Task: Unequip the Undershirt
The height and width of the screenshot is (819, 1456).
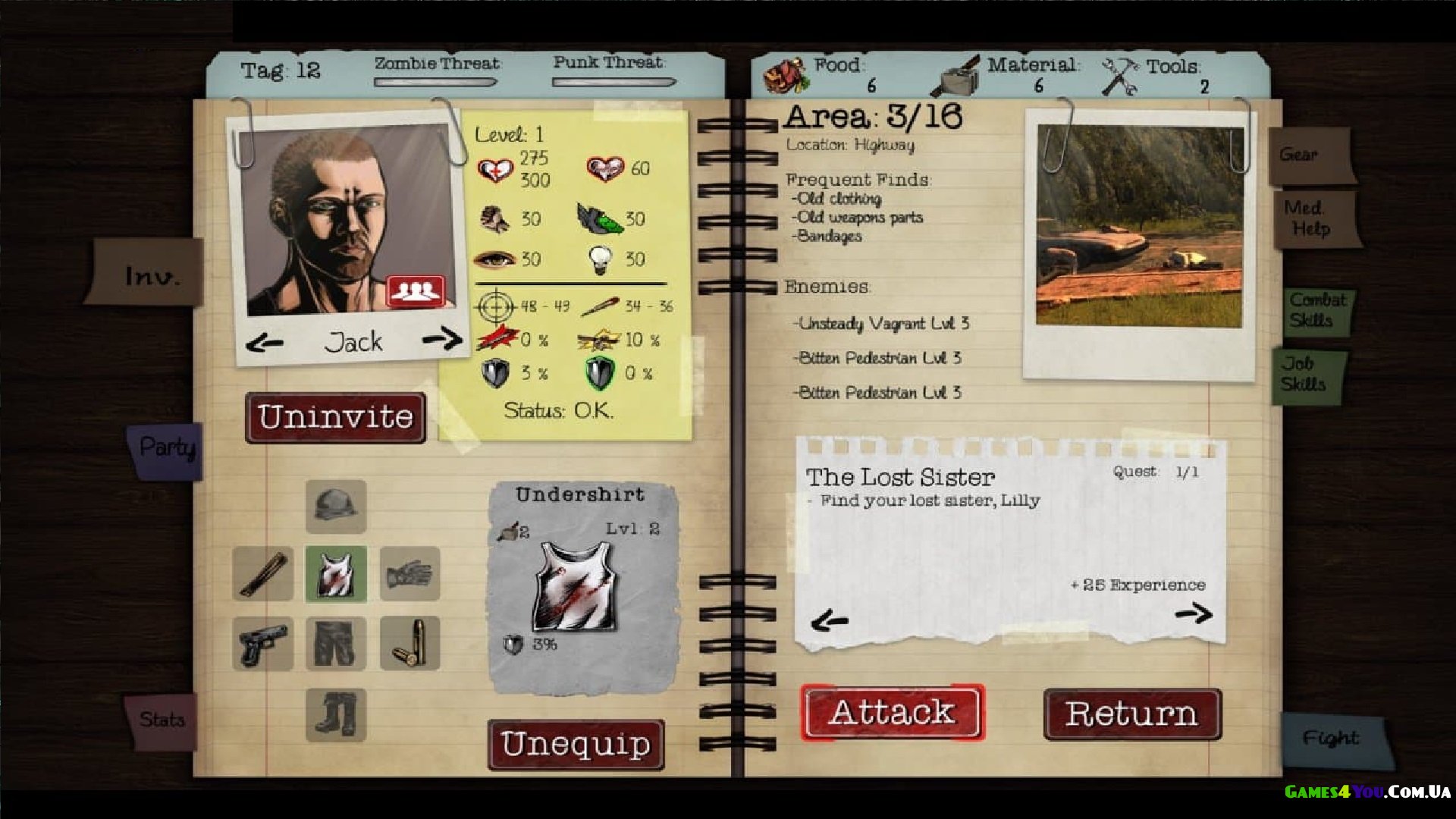Action: click(x=576, y=745)
